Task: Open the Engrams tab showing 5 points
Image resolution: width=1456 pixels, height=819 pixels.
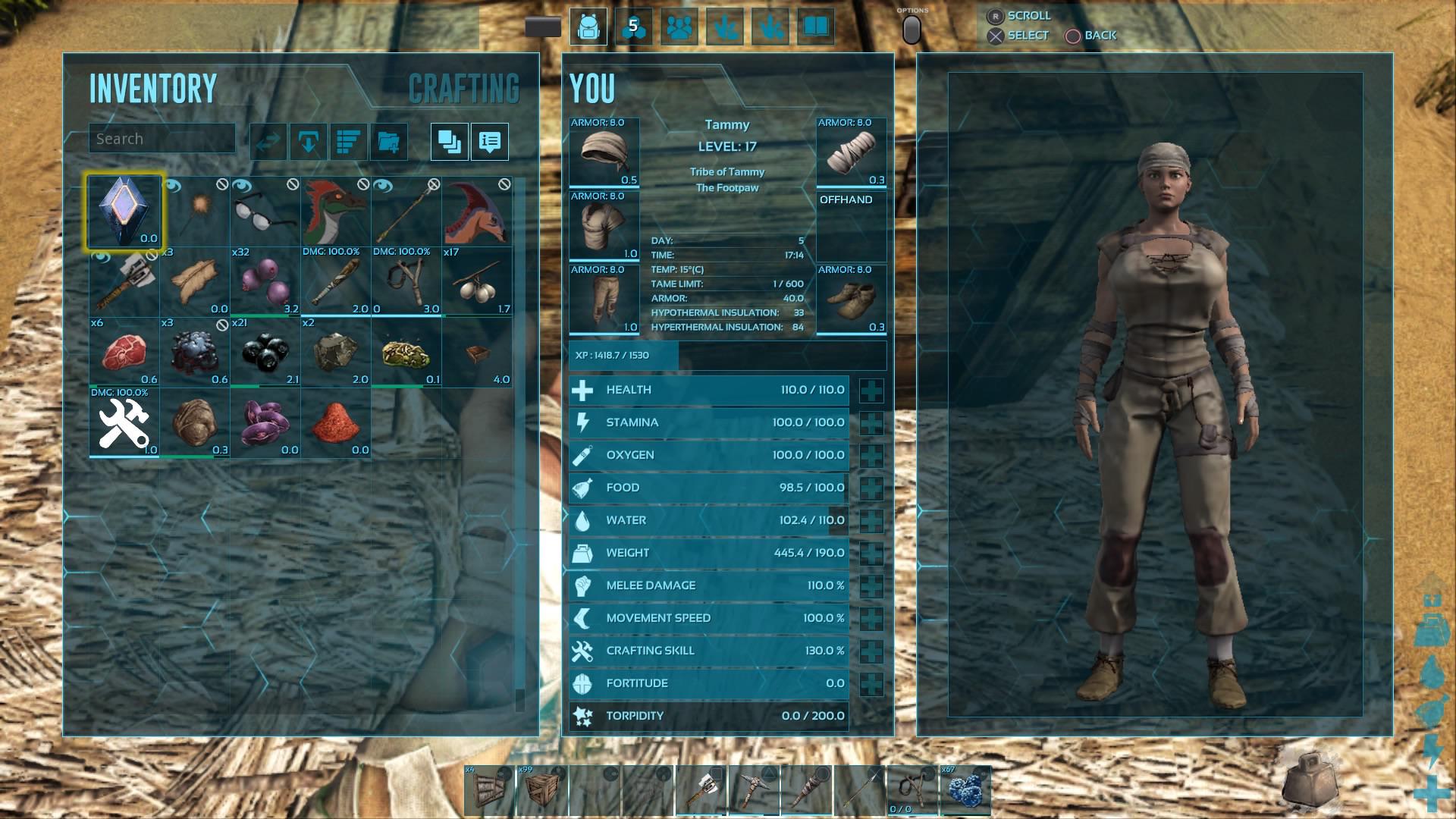Action: (x=635, y=26)
